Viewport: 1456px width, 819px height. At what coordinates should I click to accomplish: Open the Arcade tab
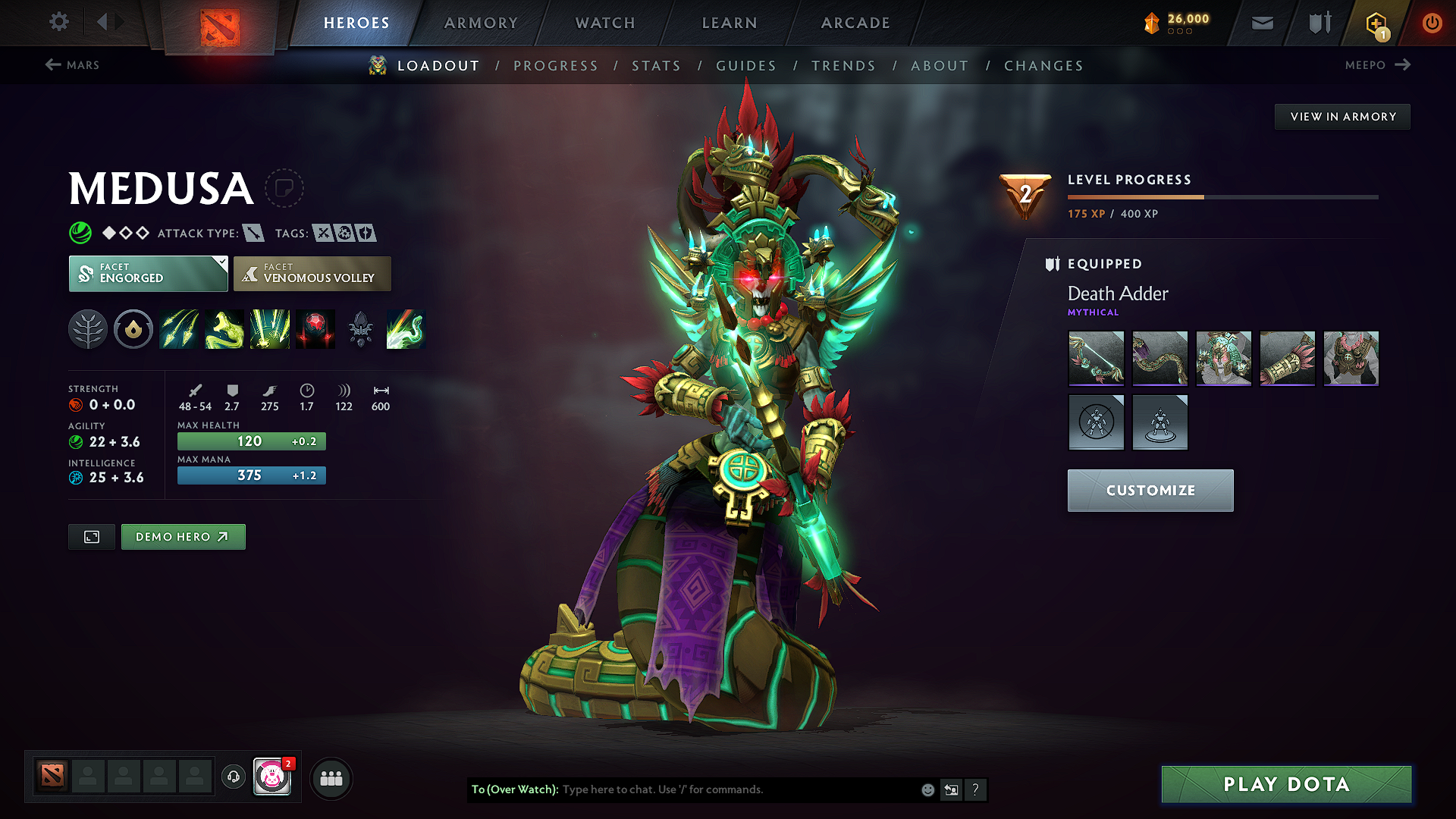click(855, 23)
